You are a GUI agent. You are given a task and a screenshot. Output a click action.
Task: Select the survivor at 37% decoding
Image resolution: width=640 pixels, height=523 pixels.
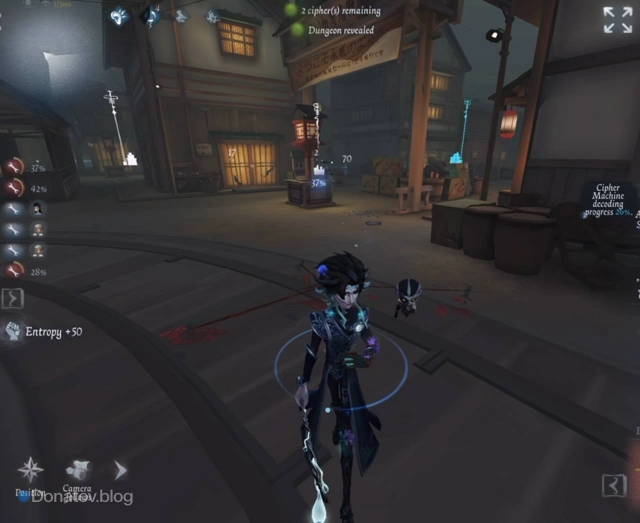(14, 167)
